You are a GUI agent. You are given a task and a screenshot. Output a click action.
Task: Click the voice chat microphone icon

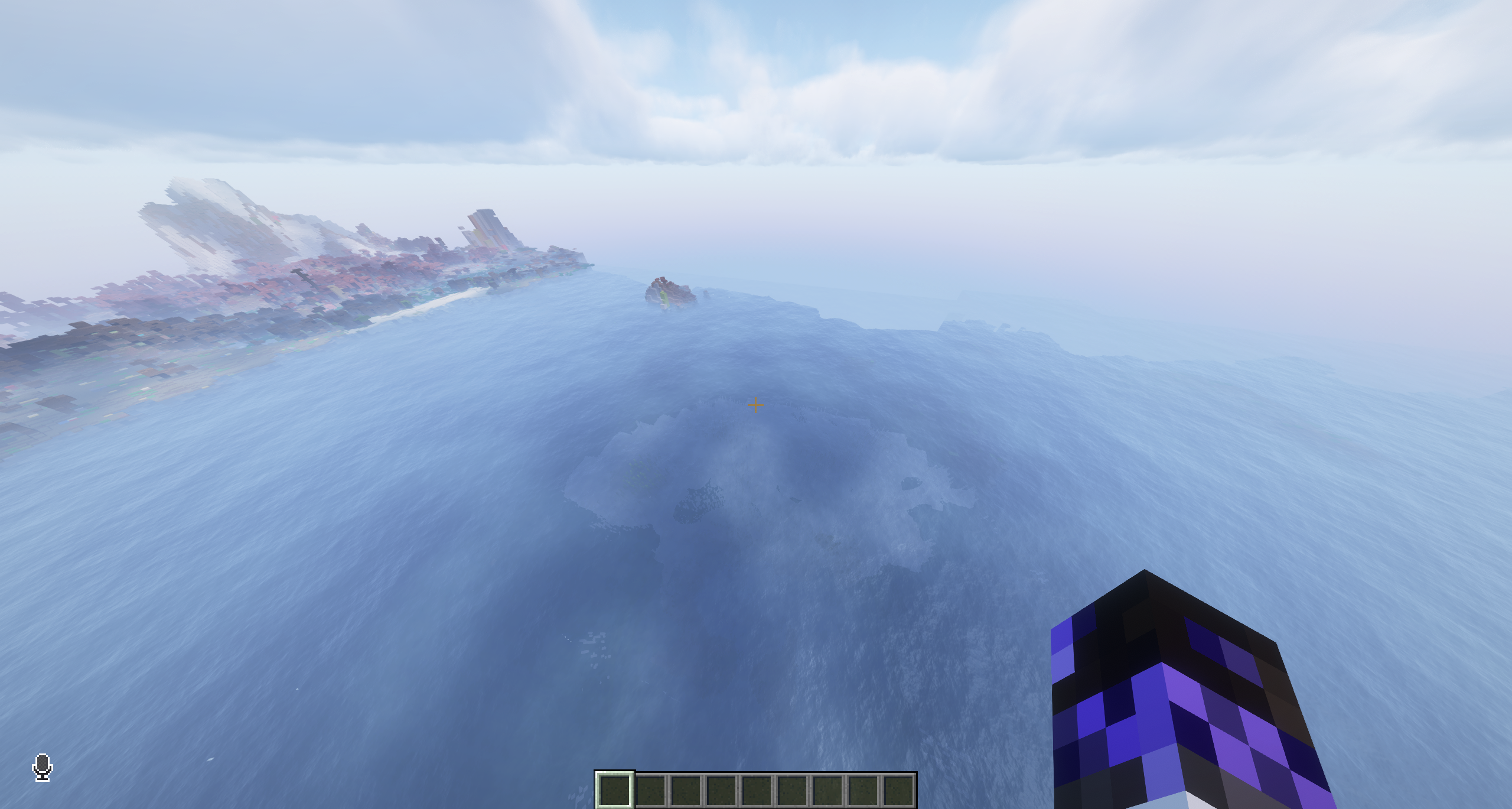click(43, 767)
